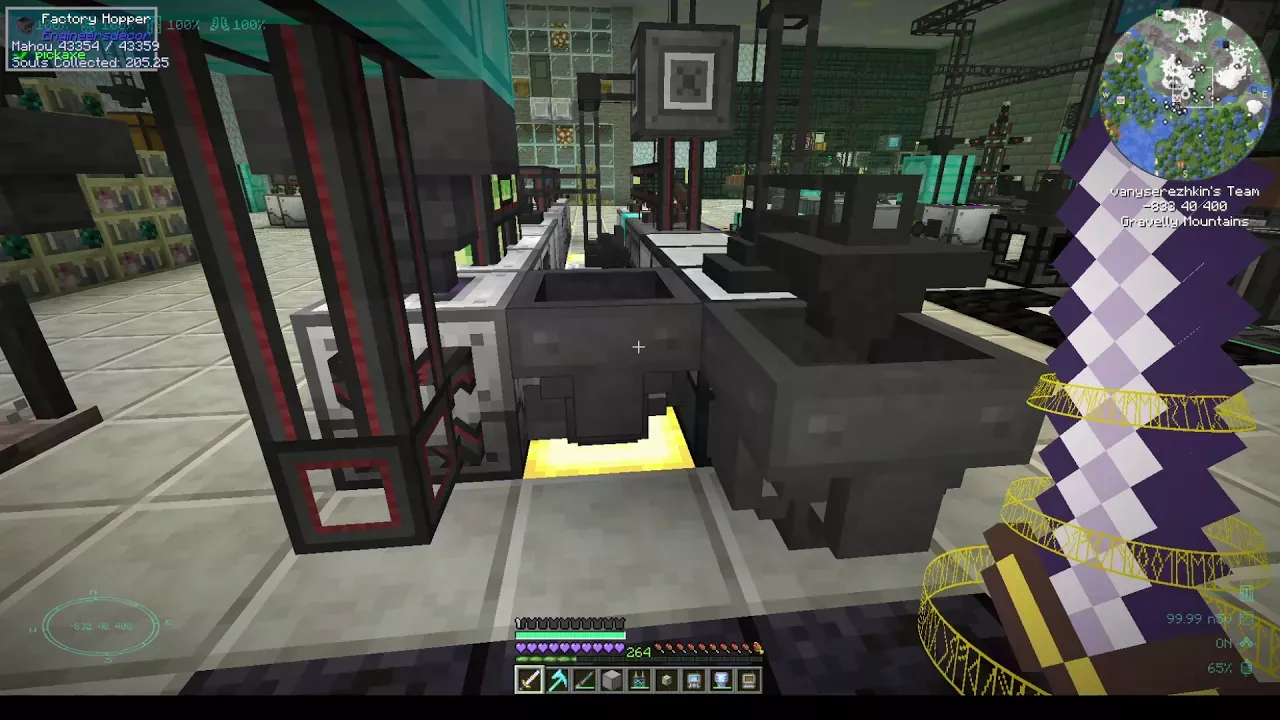The height and width of the screenshot is (720, 1280).
Task: Select the purple sword hotbar slot
Action: click(529, 681)
